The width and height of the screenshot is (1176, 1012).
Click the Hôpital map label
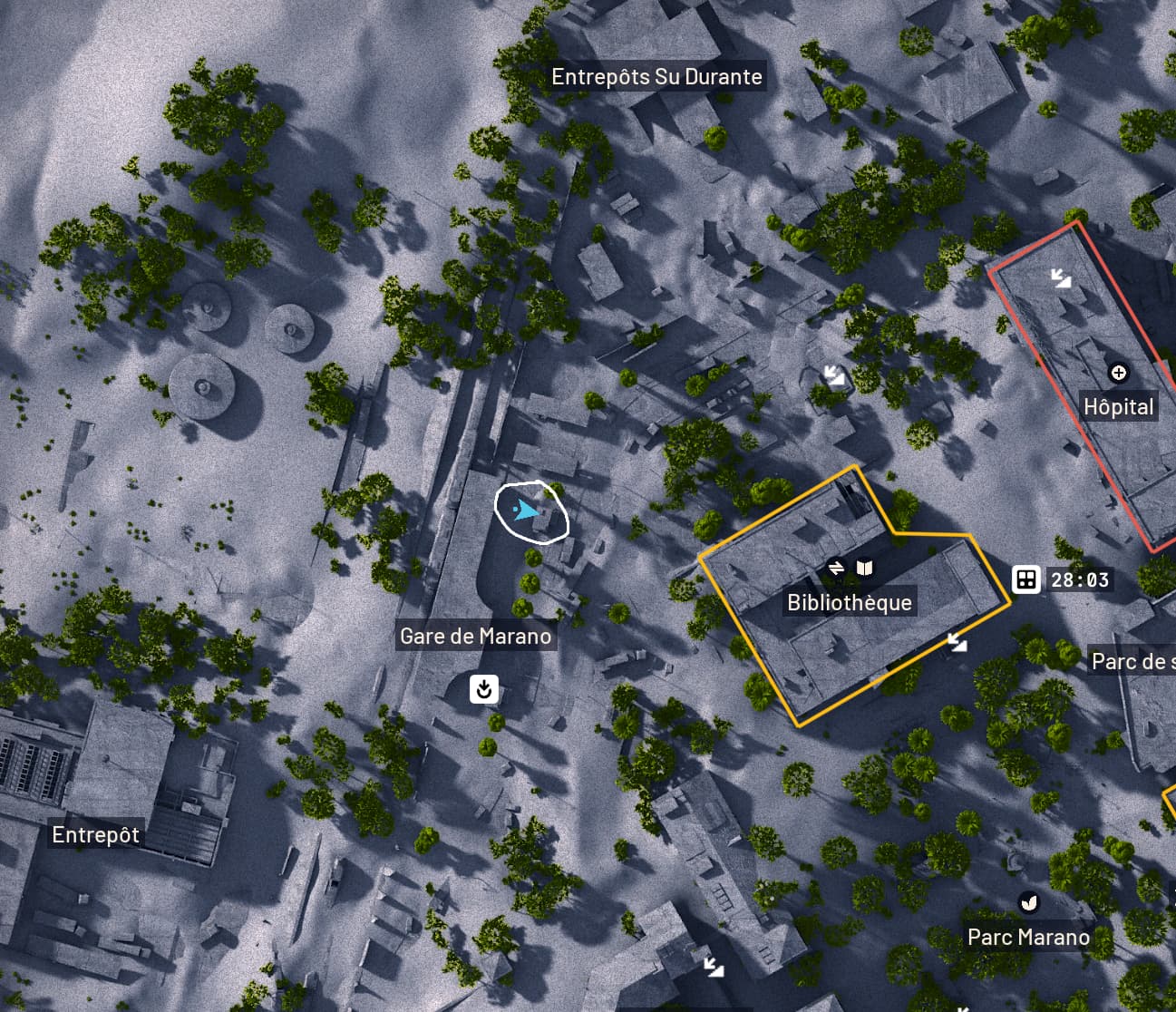point(1118,406)
